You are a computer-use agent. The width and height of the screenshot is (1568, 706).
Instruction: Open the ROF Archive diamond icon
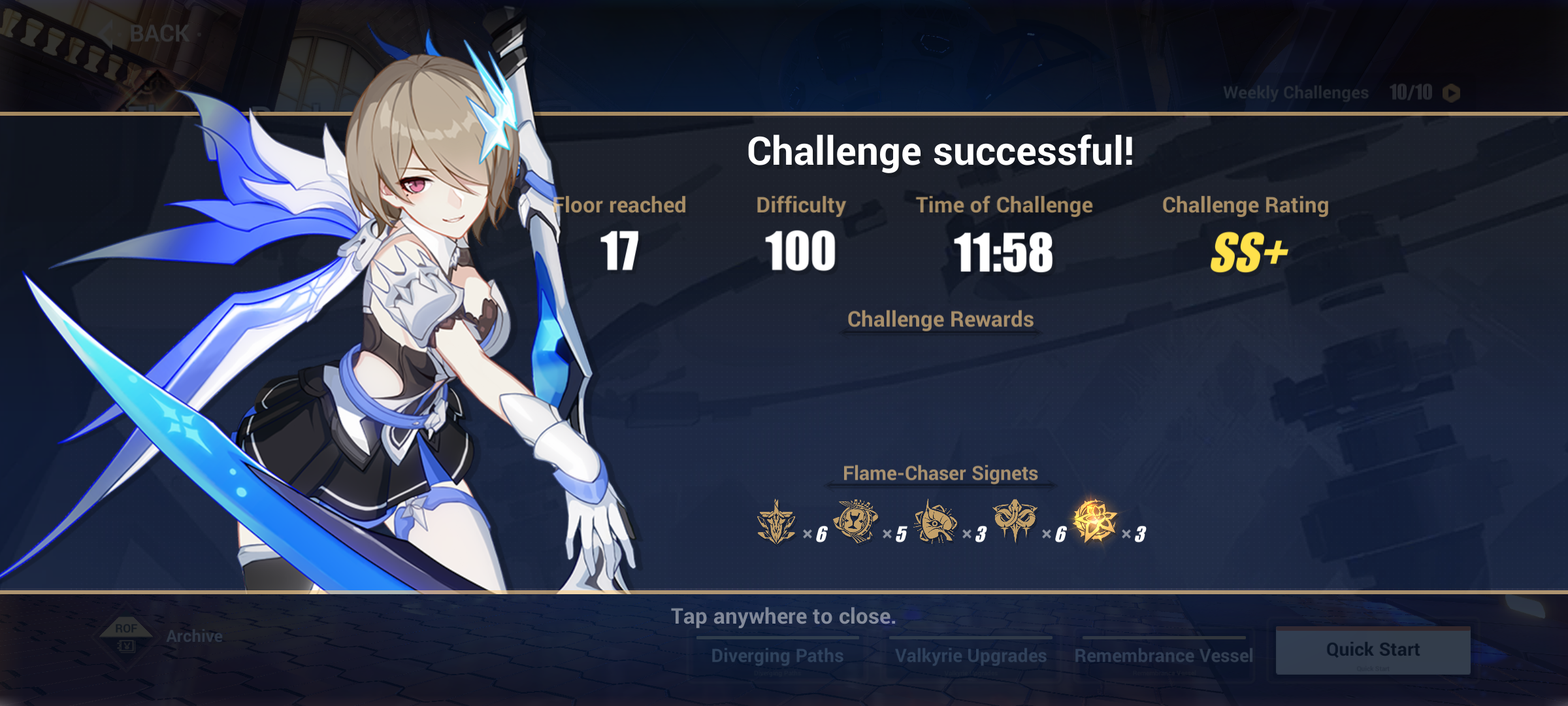point(125,634)
